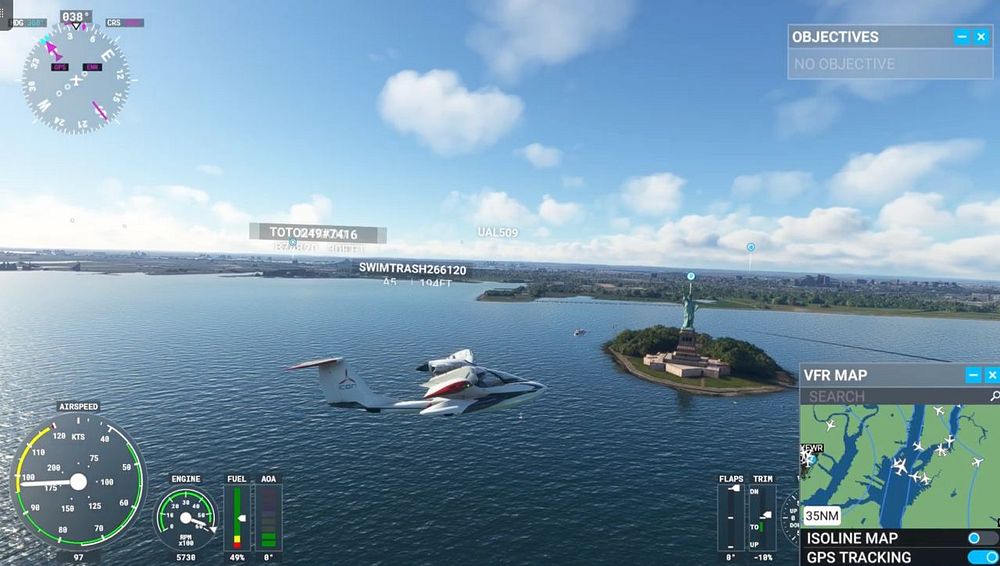This screenshot has height=566, width=1000.
Task: Close the Objectives panel
Action: click(x=982, y=37)
